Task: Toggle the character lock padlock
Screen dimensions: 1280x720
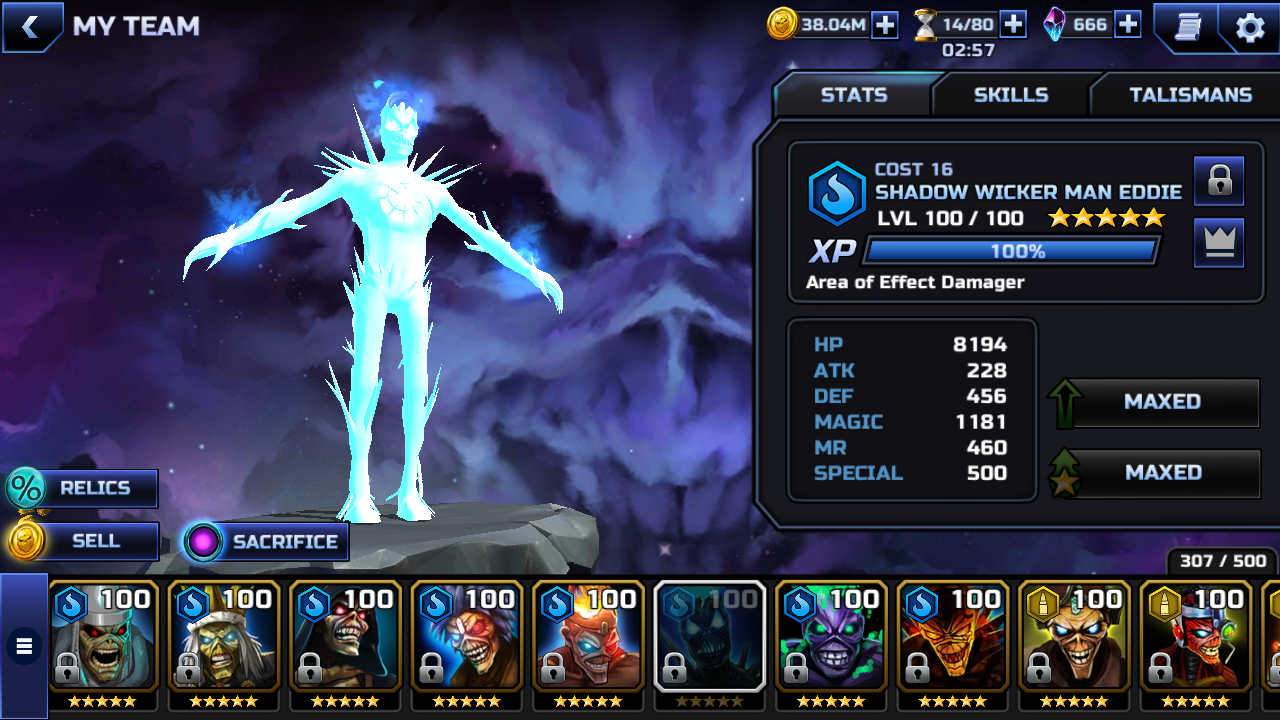Action: pos(1219,181)
